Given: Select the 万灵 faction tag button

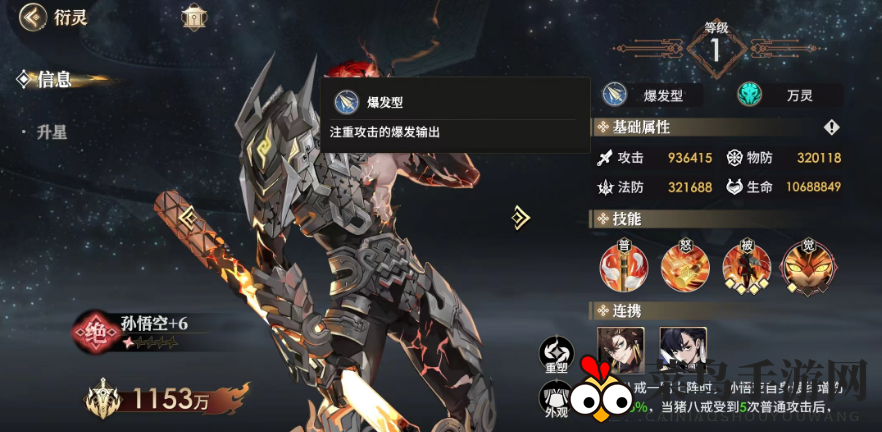Looking at the screenshot, I should (x=789, y=95).
